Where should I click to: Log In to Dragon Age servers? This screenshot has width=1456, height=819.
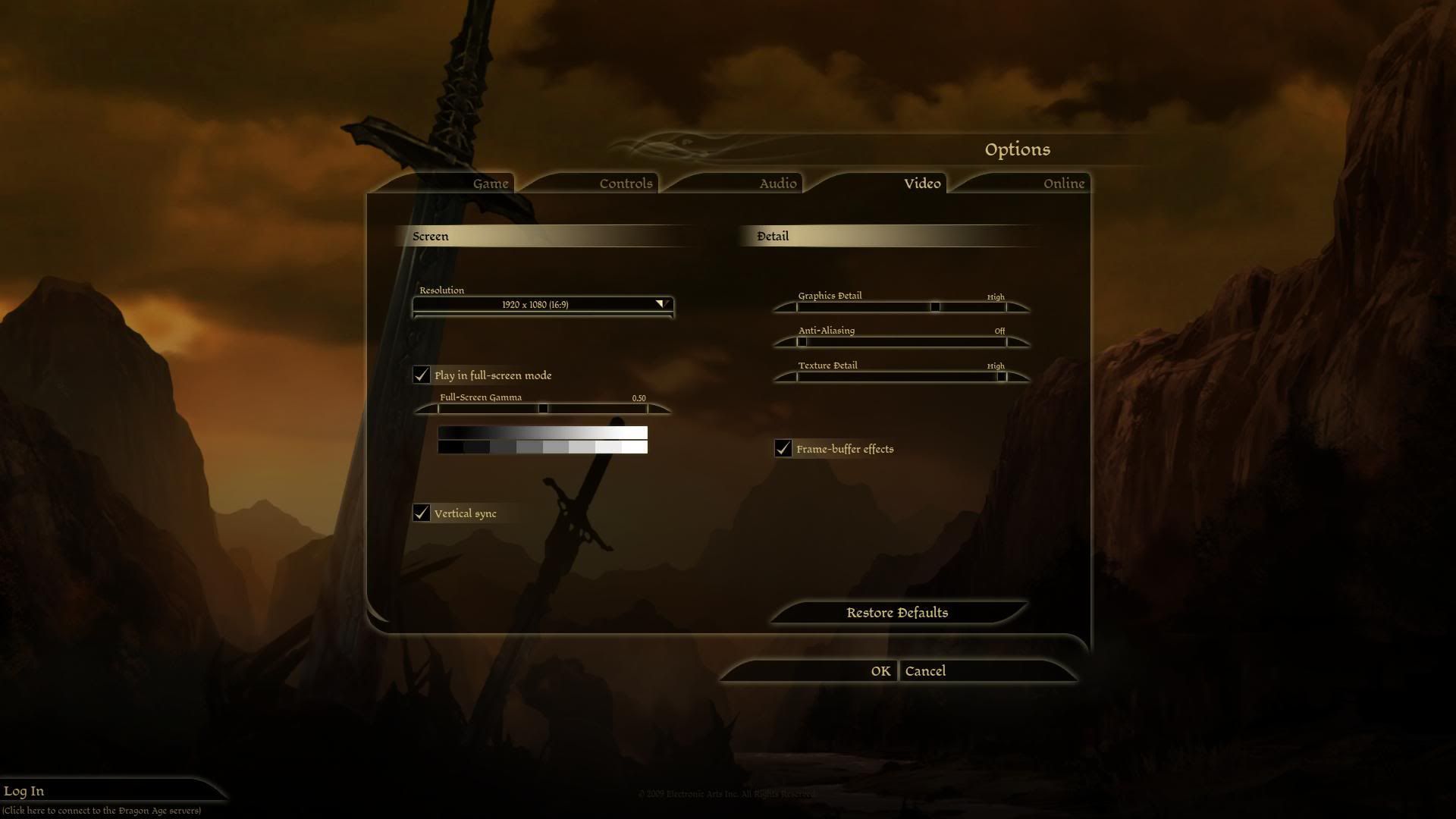(x=24, y=792)
